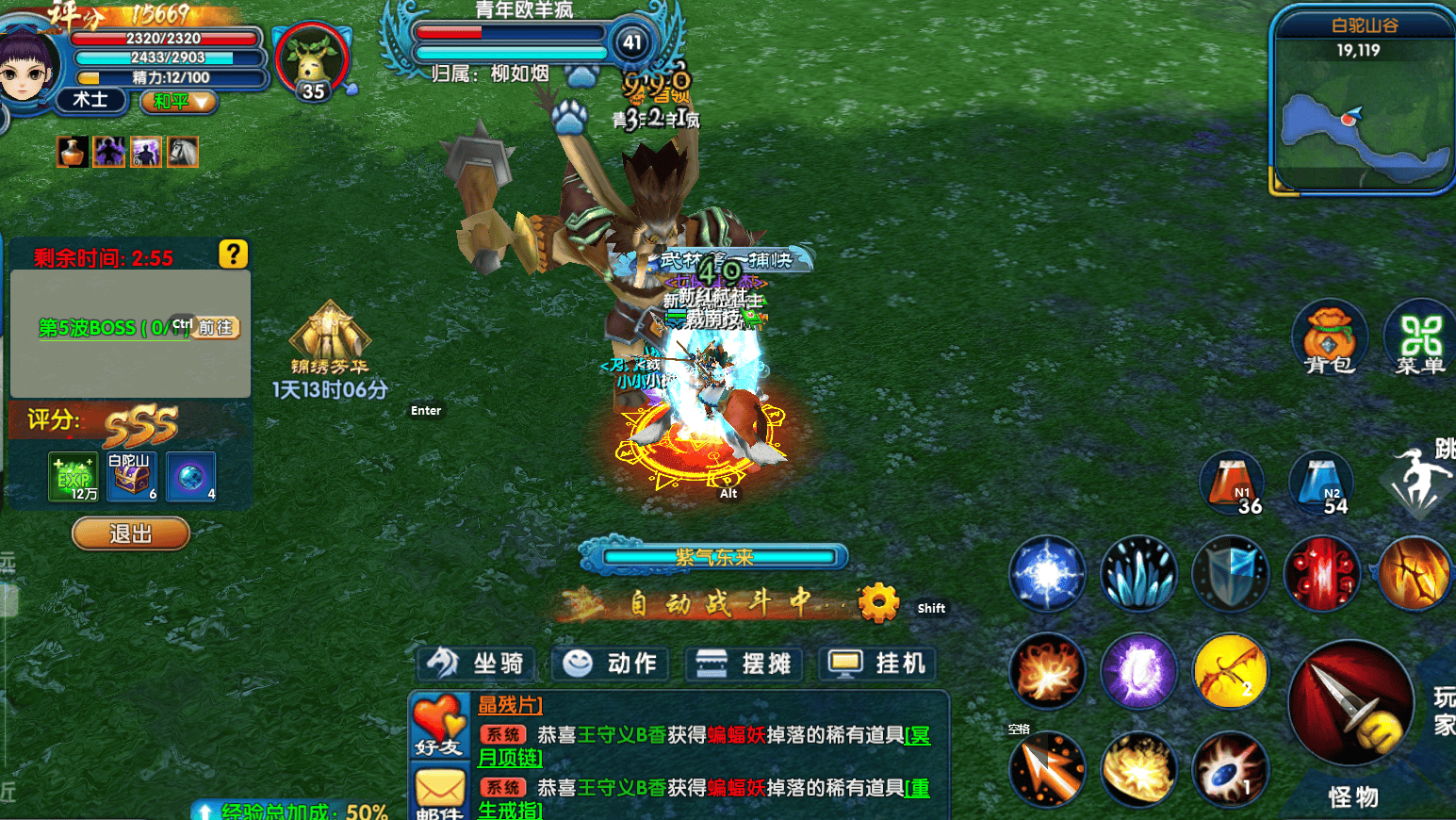Click the 坐骑 mount button
This screenshot has width=1456, height=820.
point(477,664)
